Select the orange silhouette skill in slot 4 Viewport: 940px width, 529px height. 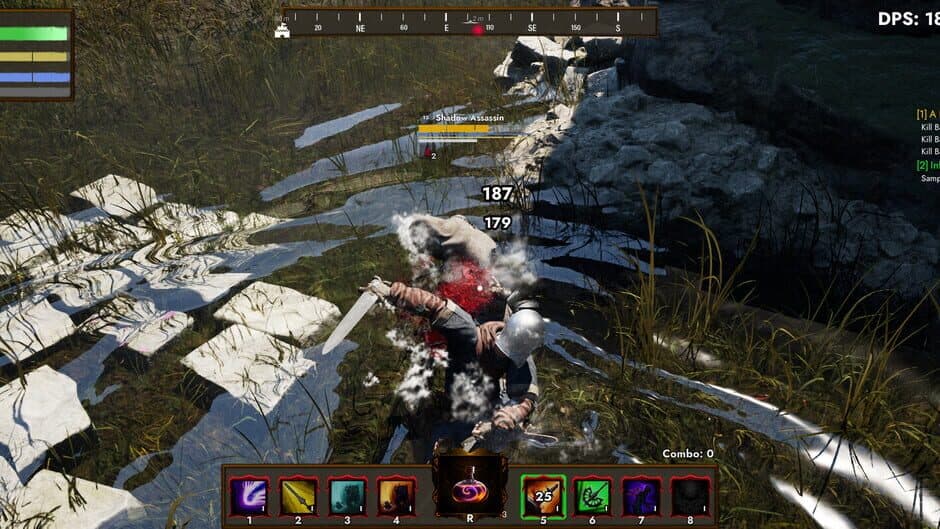[x=397, y=495]
